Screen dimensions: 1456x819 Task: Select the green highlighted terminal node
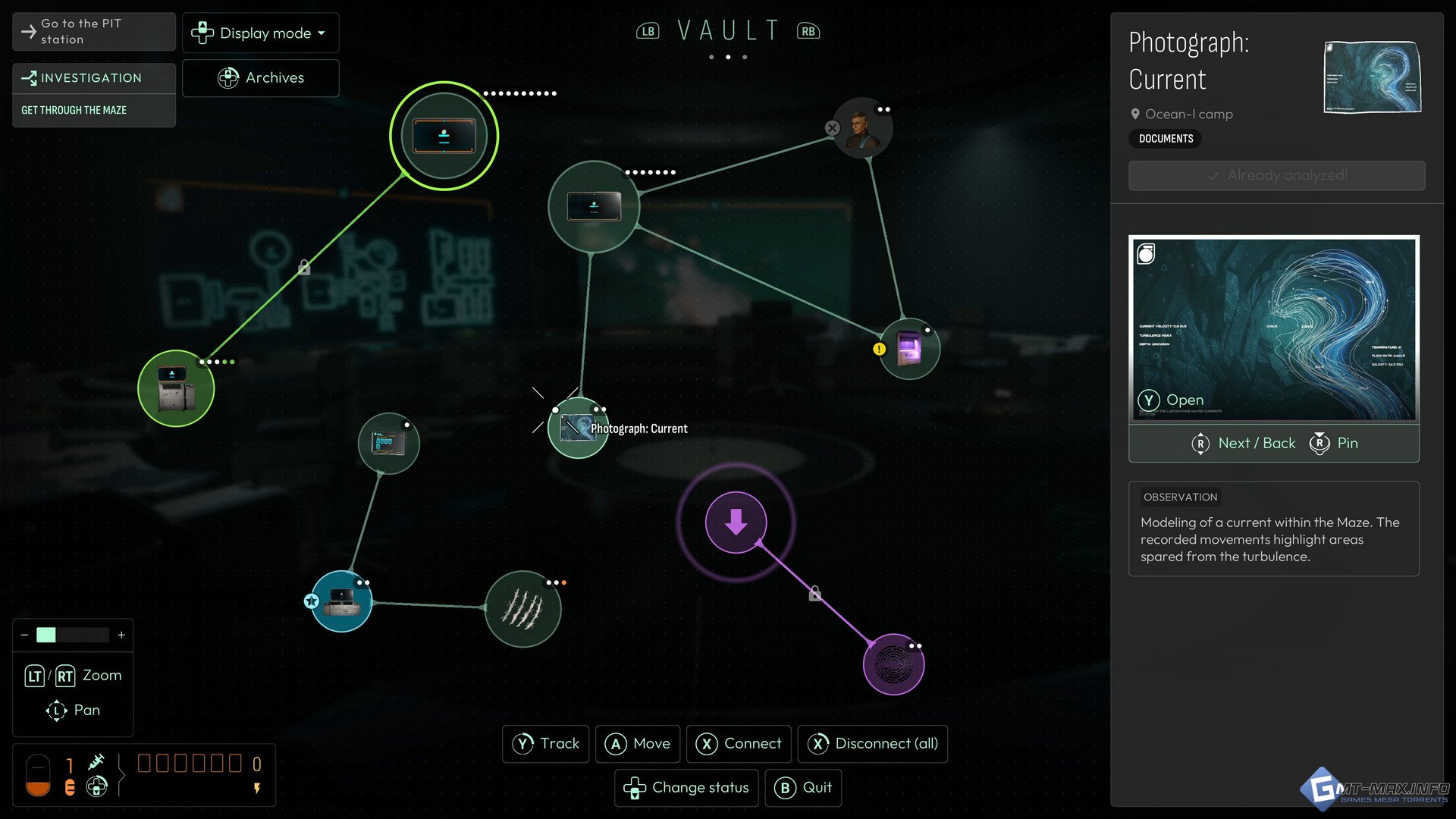click(x=444, y=136)
